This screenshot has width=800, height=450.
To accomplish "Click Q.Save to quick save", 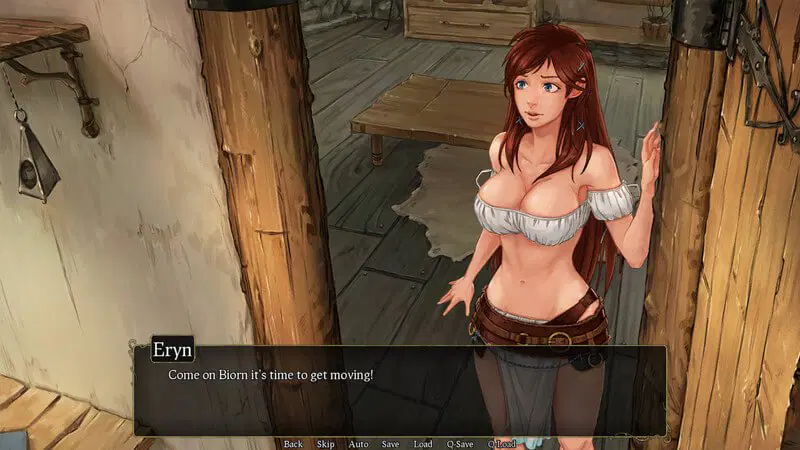I will [460, 444].
